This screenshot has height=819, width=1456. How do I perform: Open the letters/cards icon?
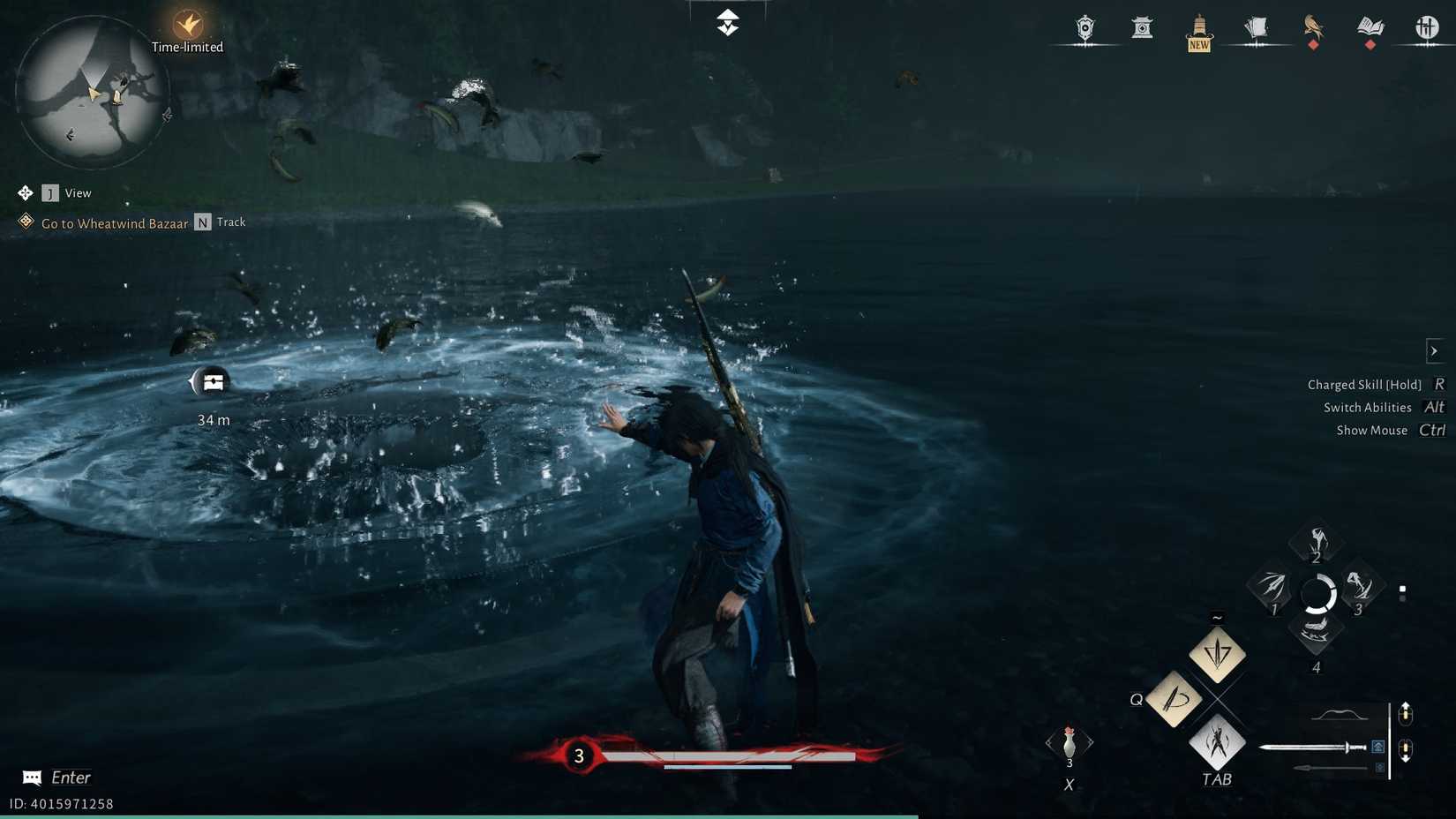1257,26
